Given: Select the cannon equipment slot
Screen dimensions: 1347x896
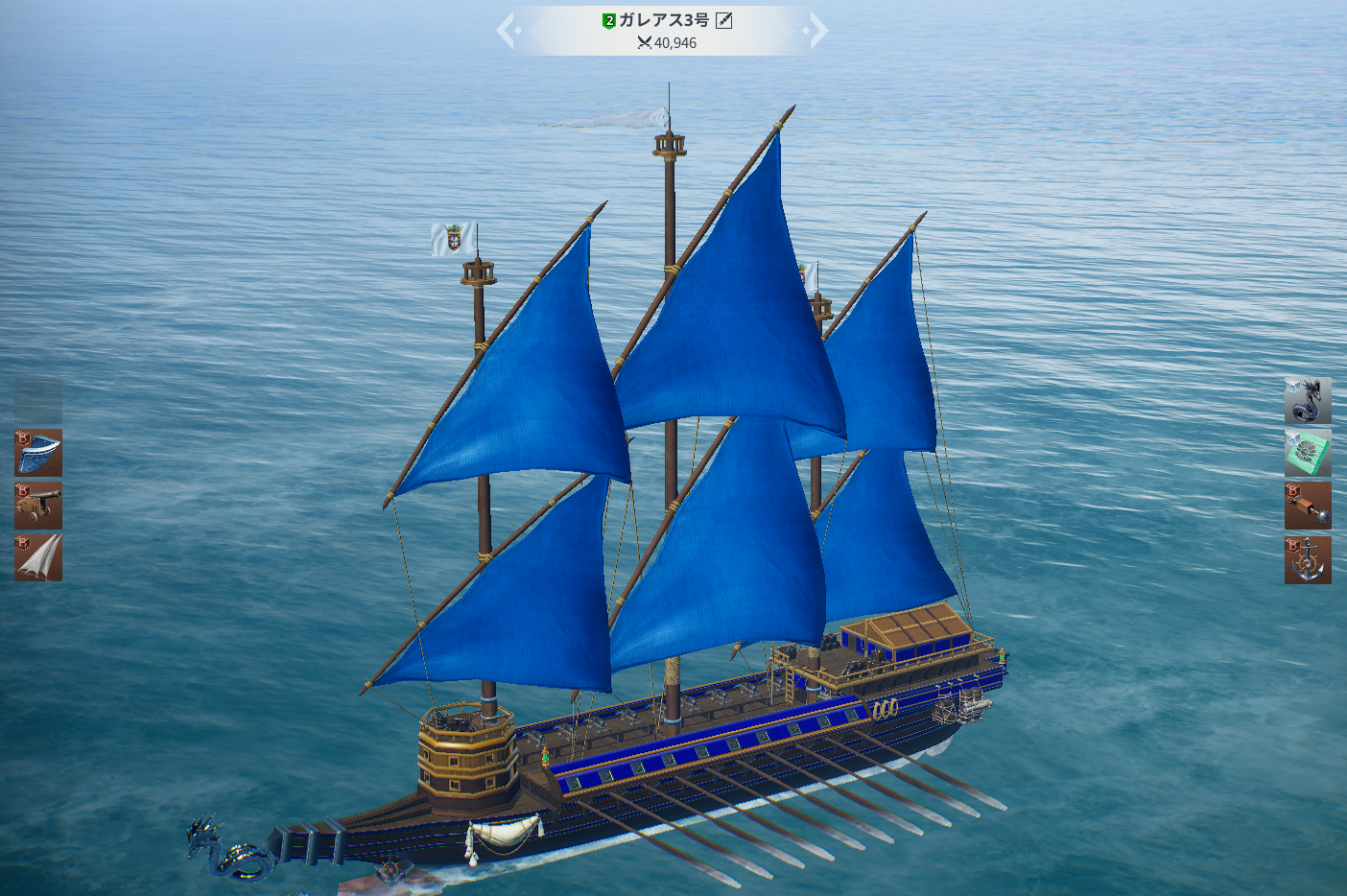Looking at the screenshot, I should 38,506.
